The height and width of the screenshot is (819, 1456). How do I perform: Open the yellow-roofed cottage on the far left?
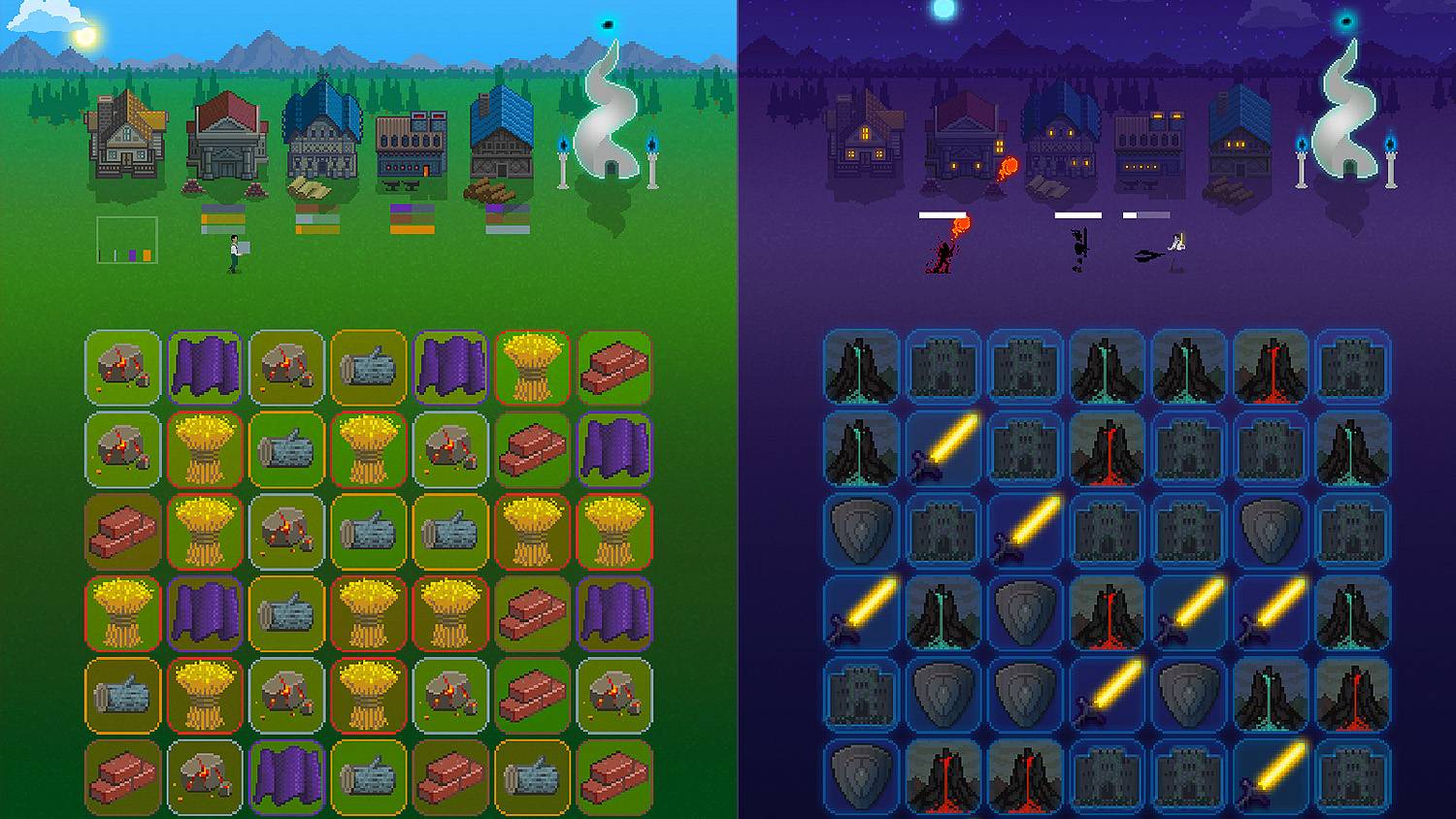point(124,141)
